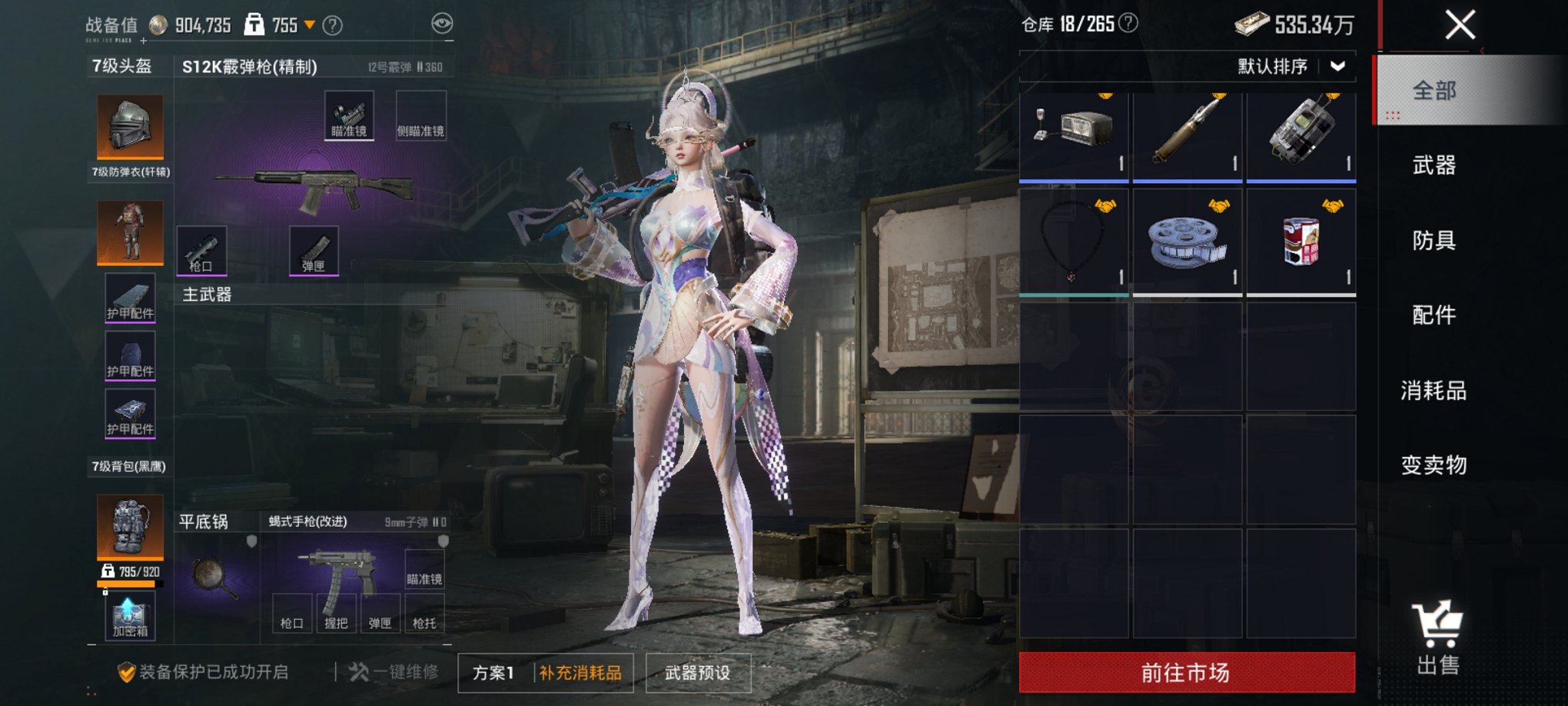Open the 消耗品 consumables tab

point(1433,391)
